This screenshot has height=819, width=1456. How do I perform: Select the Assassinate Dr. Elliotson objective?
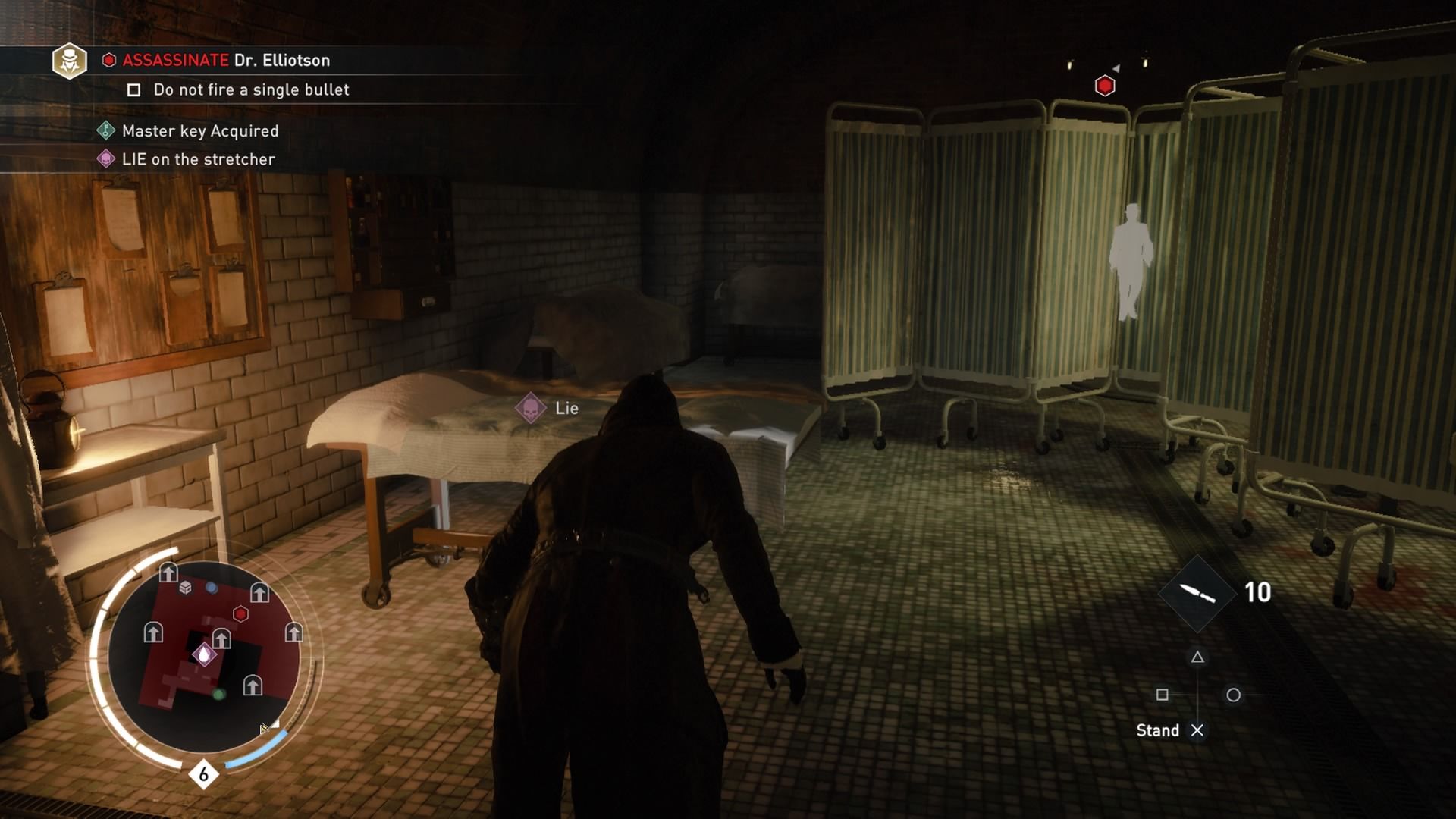(x=226, y=61)
